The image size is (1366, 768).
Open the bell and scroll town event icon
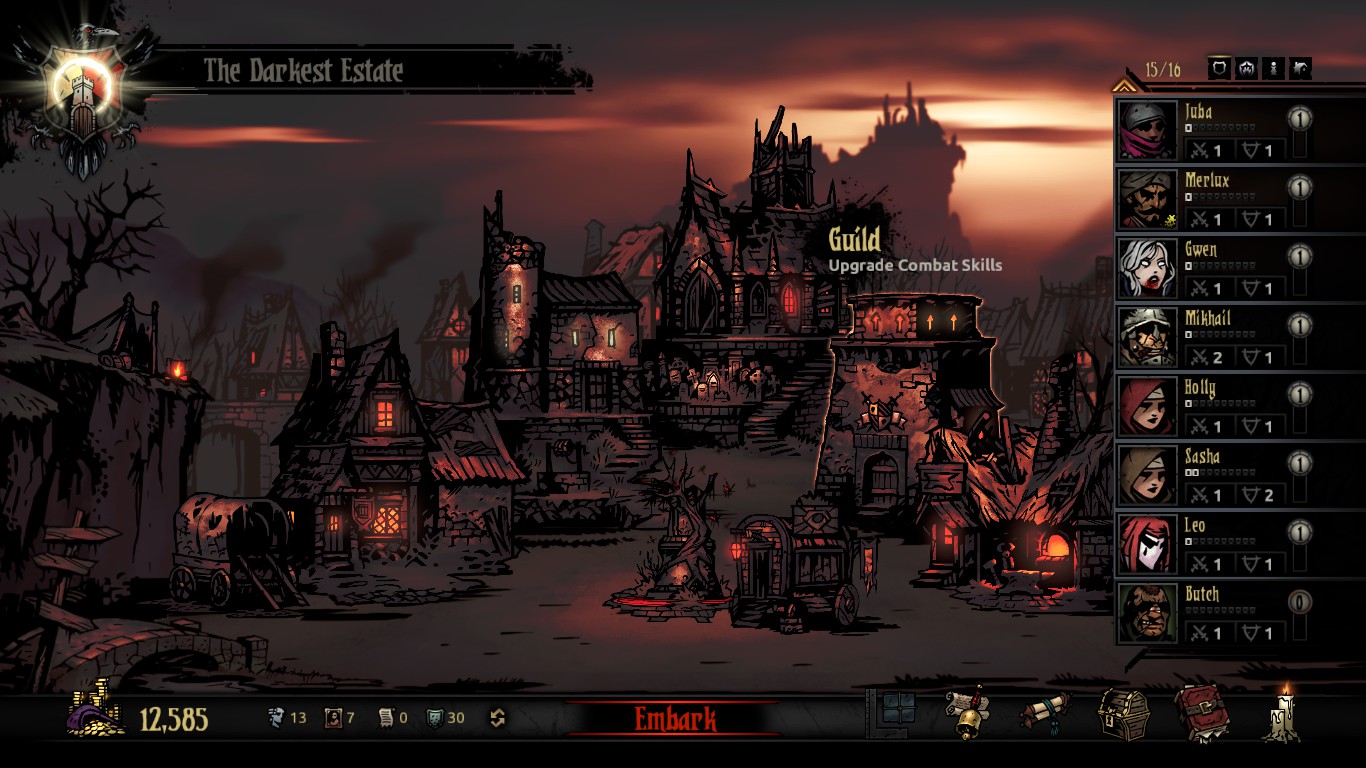(966, 714)
